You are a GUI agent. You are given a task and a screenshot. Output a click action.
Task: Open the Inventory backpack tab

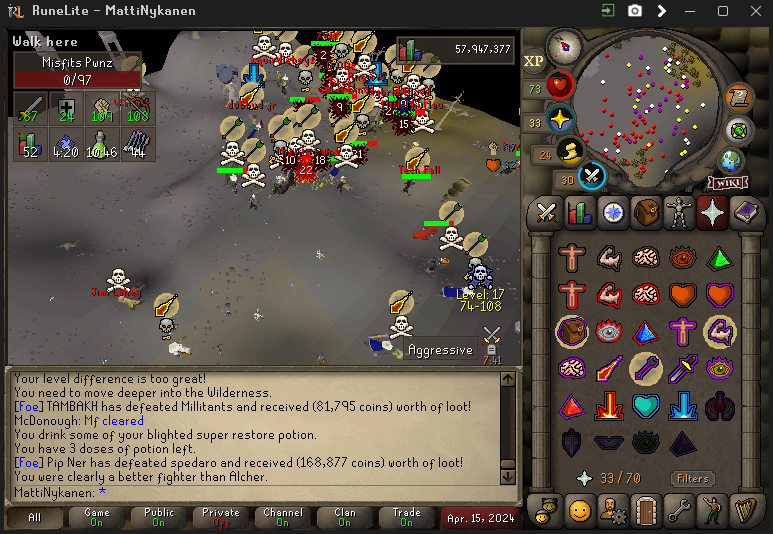tap(646, 212)
